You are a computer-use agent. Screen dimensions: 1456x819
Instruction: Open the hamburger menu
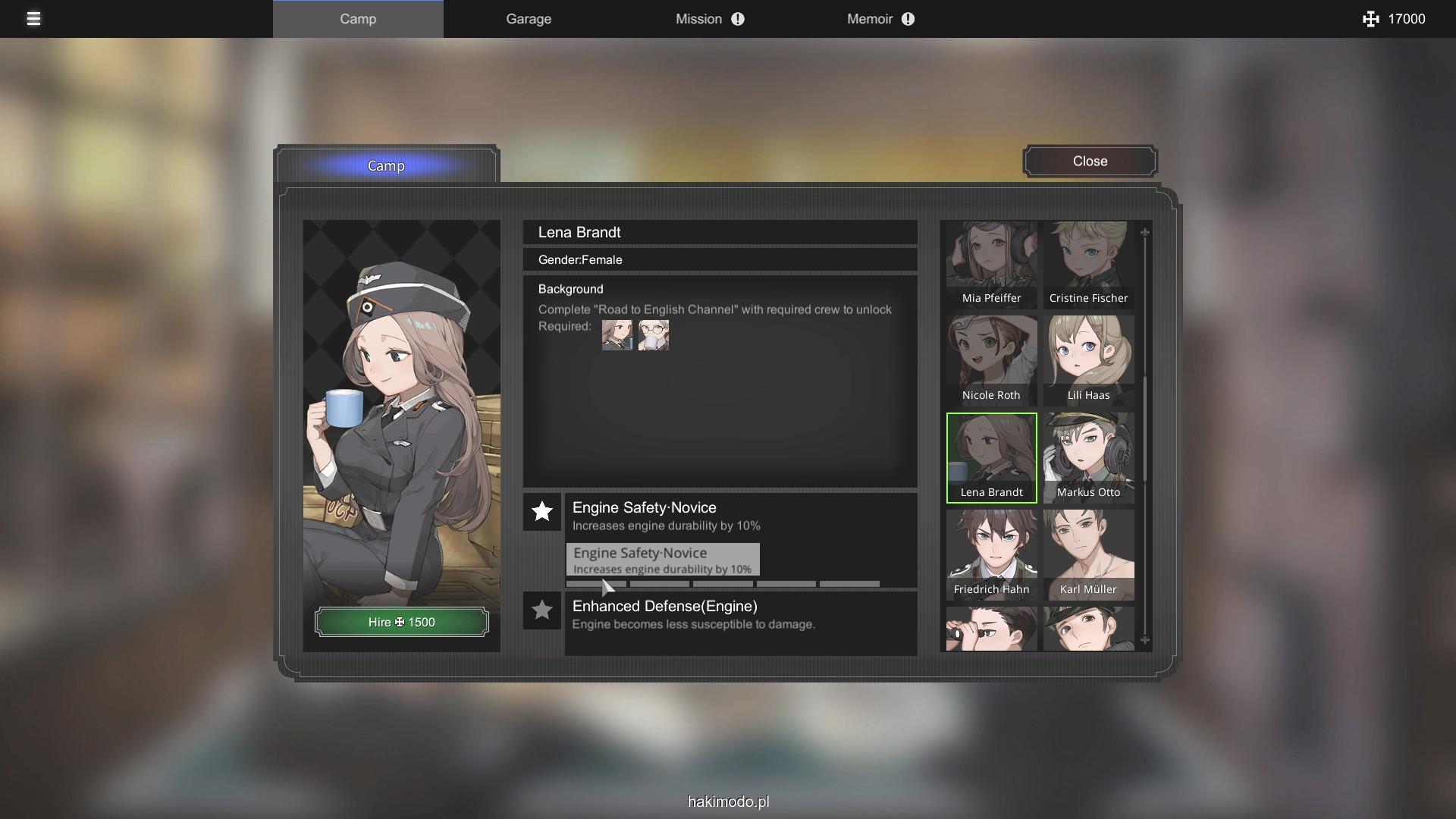pyautogui.click(x=33, y=19)
